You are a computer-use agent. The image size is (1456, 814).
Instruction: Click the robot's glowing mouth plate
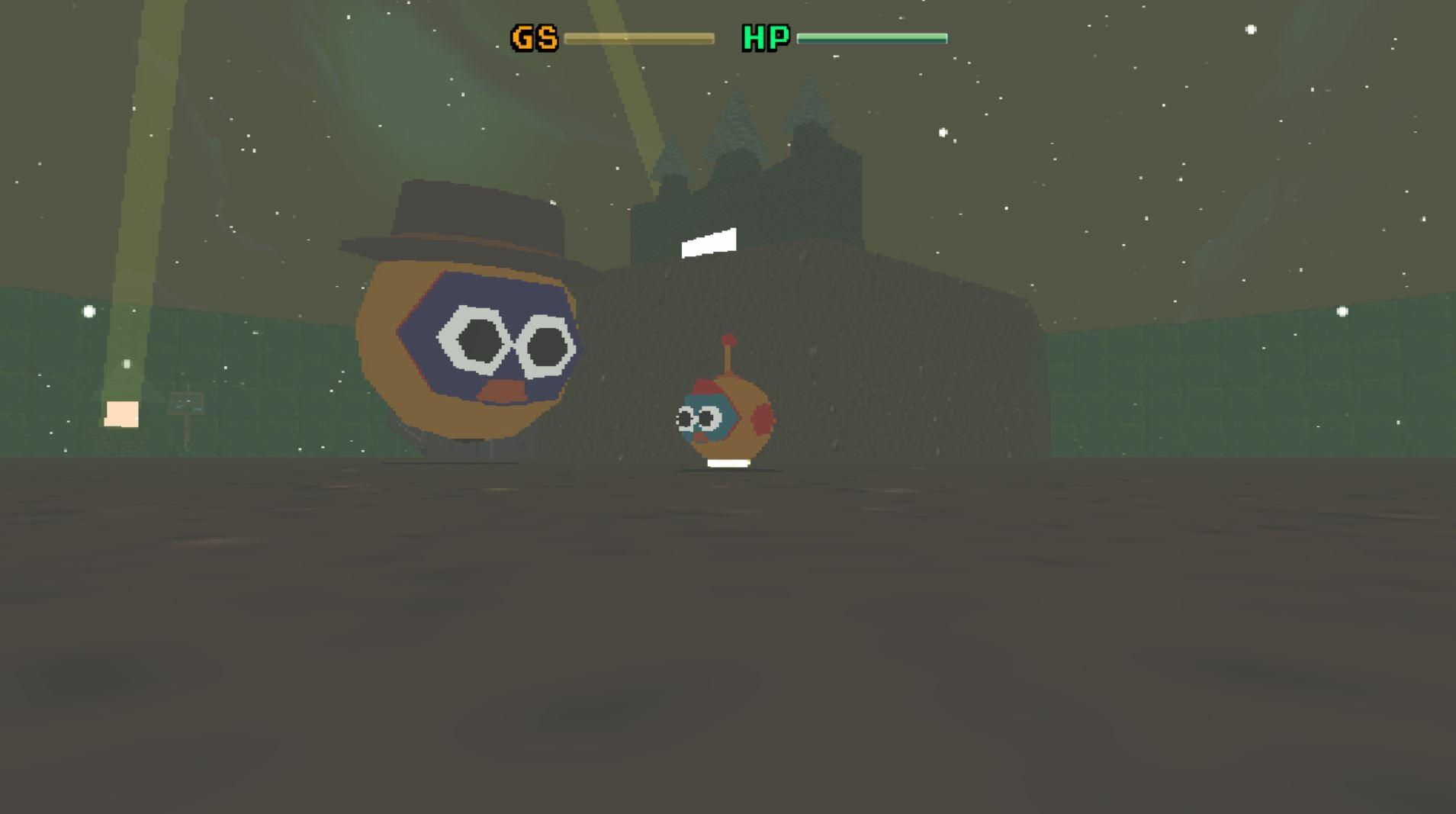[728, 463]
